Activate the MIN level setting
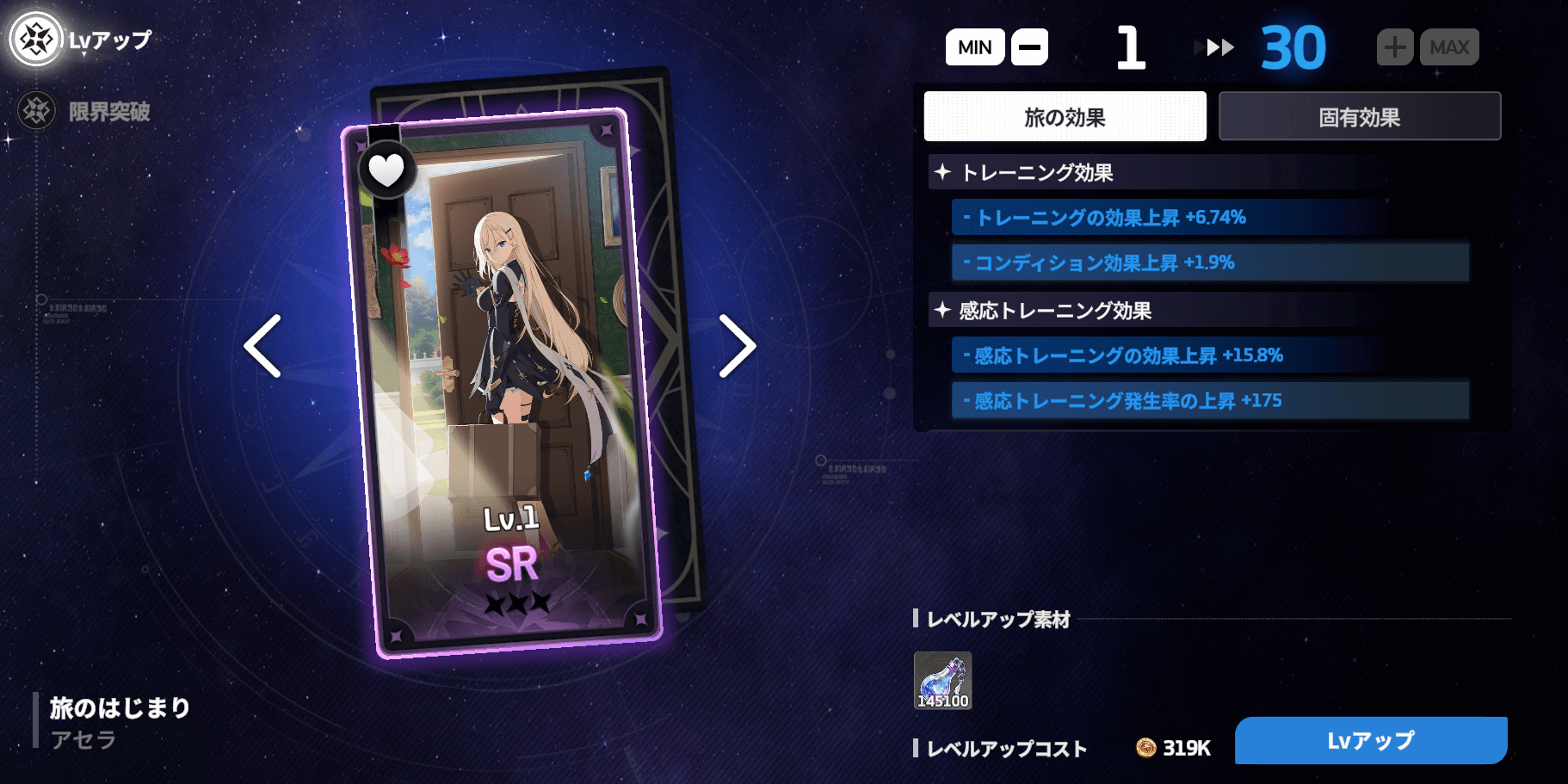Screen dimensions: 1568x784 pyautogui.click(x=973, y=46)
